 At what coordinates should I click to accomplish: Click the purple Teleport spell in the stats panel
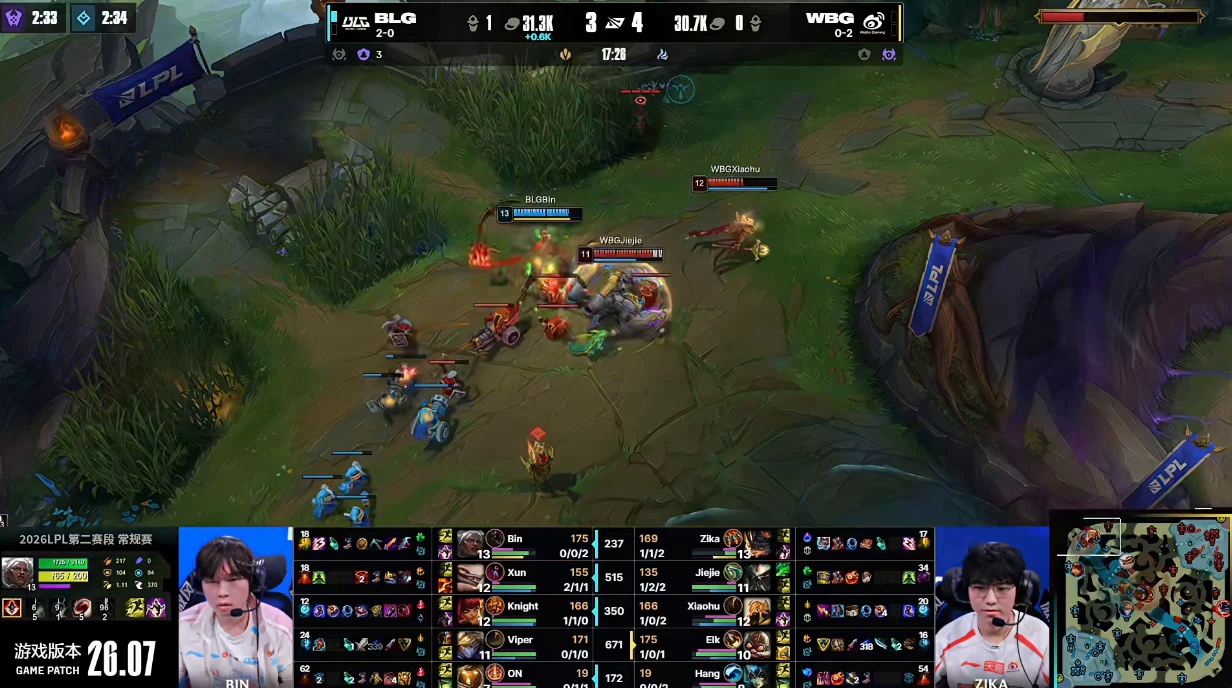click(157, 607)
